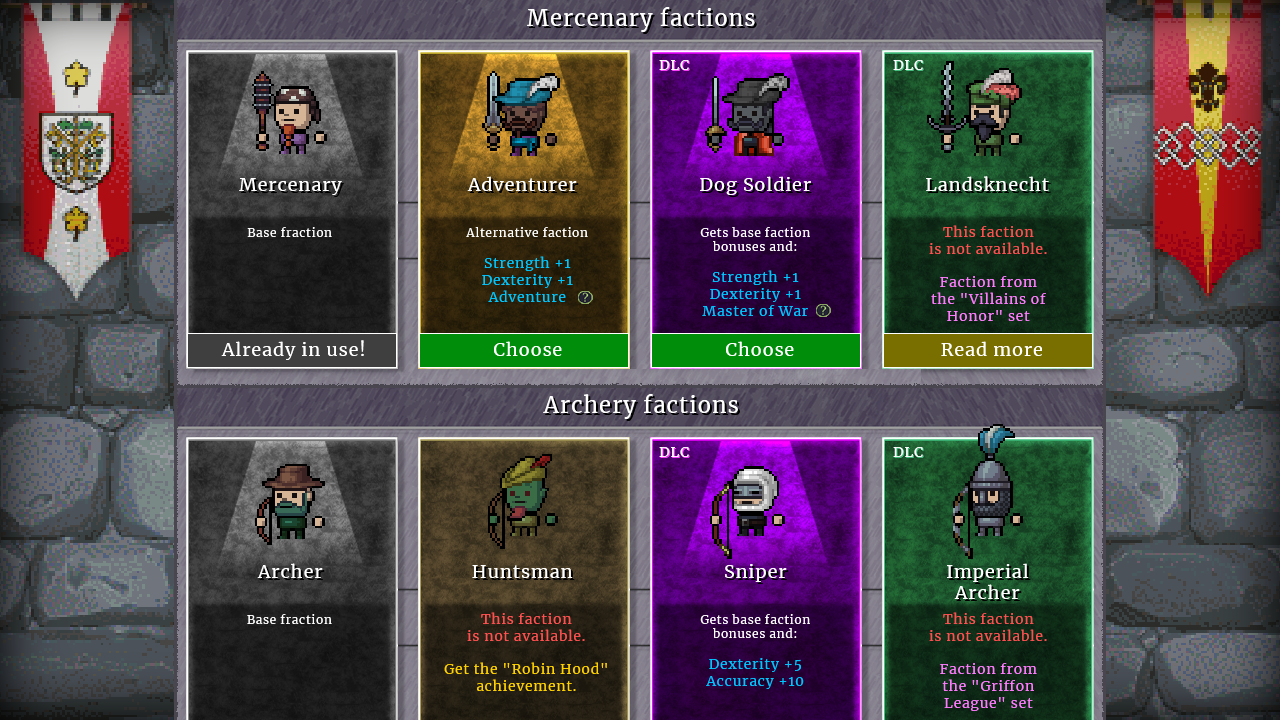Click the "Villains of Honor" set text
This screenshot has height=720, width=1280.
pyautogui.click(x=988, y=298)
